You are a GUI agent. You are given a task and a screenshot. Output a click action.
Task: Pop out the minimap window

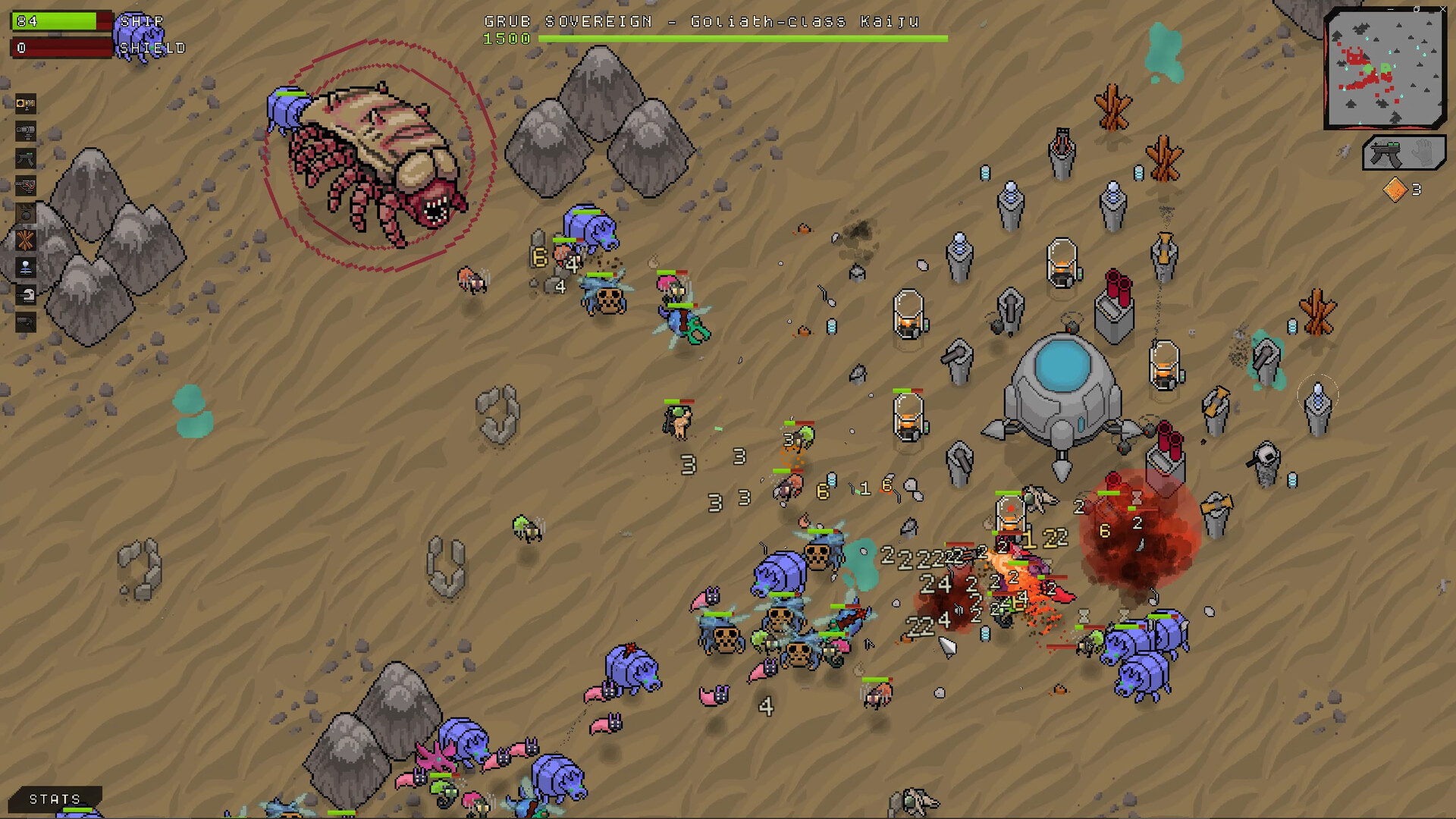[x=1417, y=9]
